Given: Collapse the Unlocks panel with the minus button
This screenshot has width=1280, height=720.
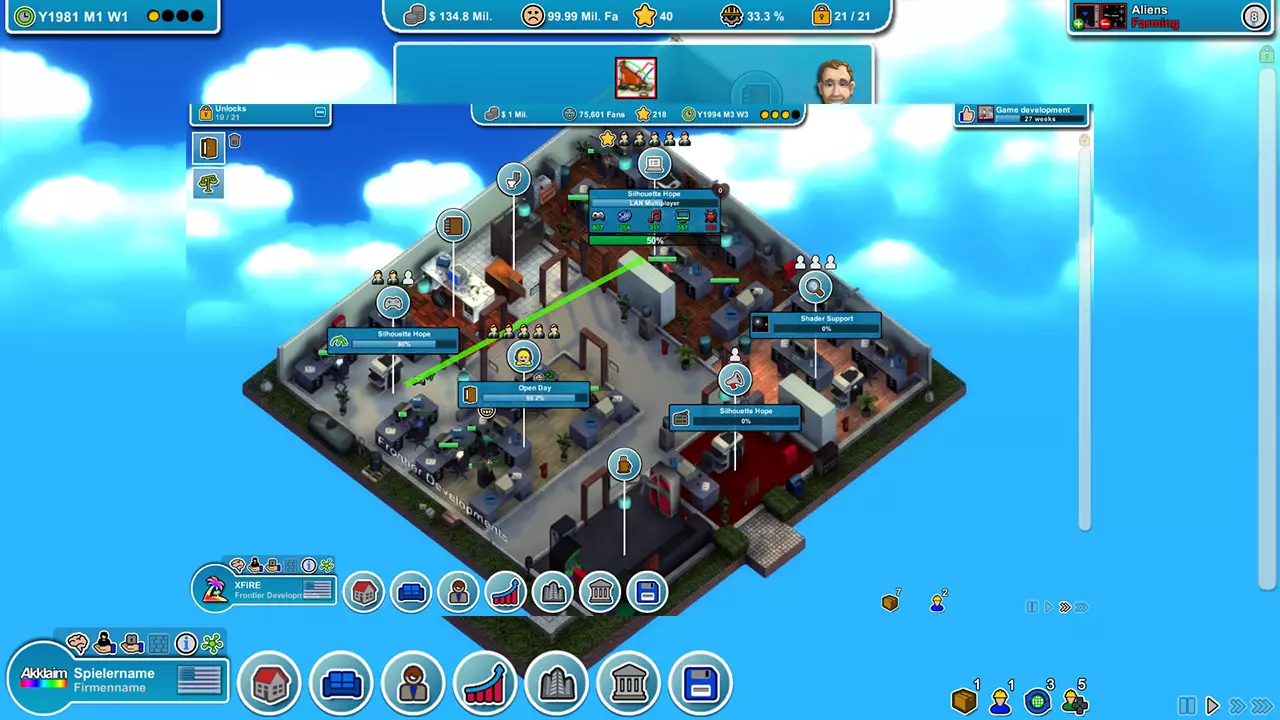Looking at the screenshot, I should click(x=319, y=113).
